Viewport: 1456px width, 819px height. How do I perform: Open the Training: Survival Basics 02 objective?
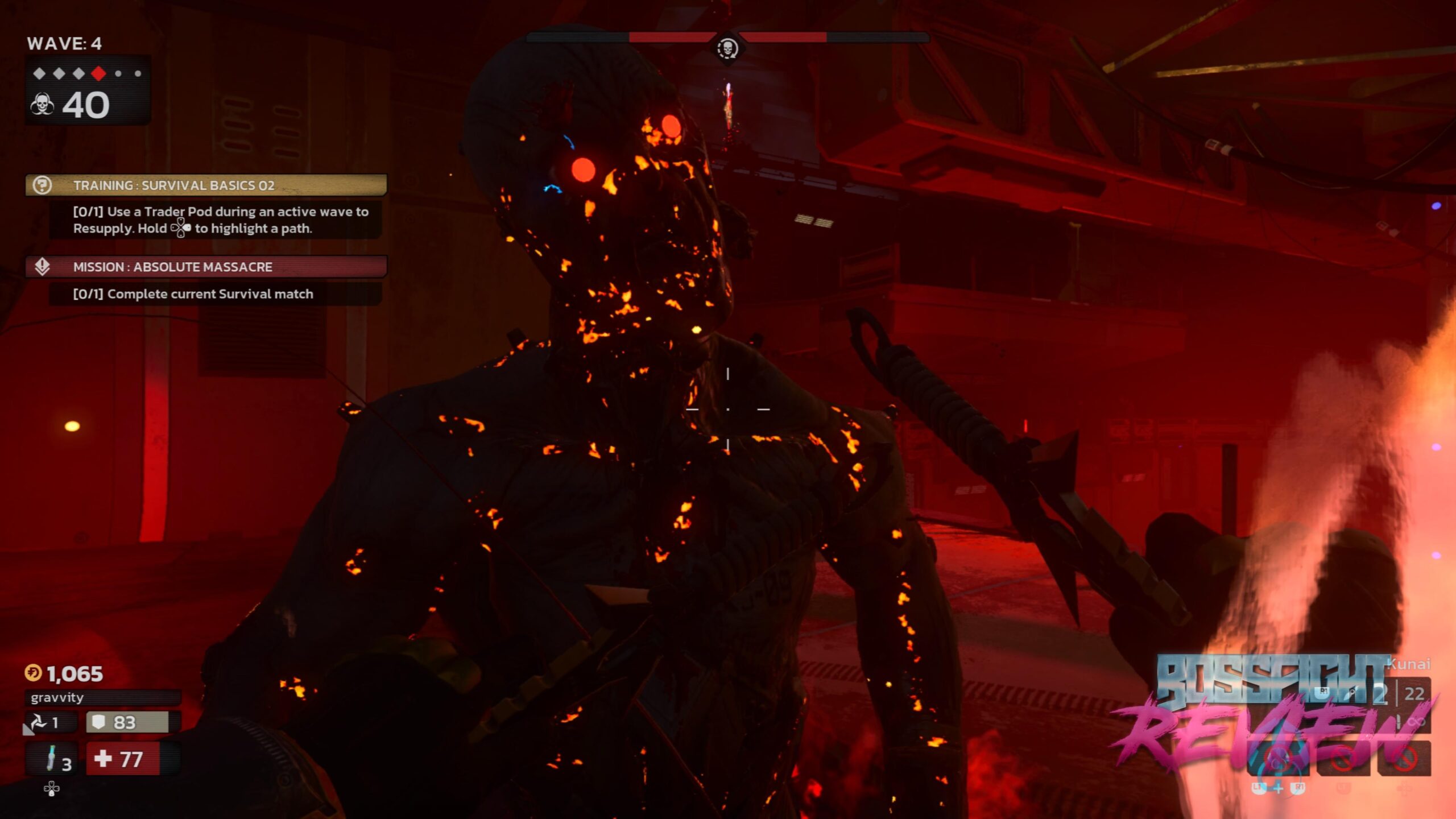[x=206, y=185]
